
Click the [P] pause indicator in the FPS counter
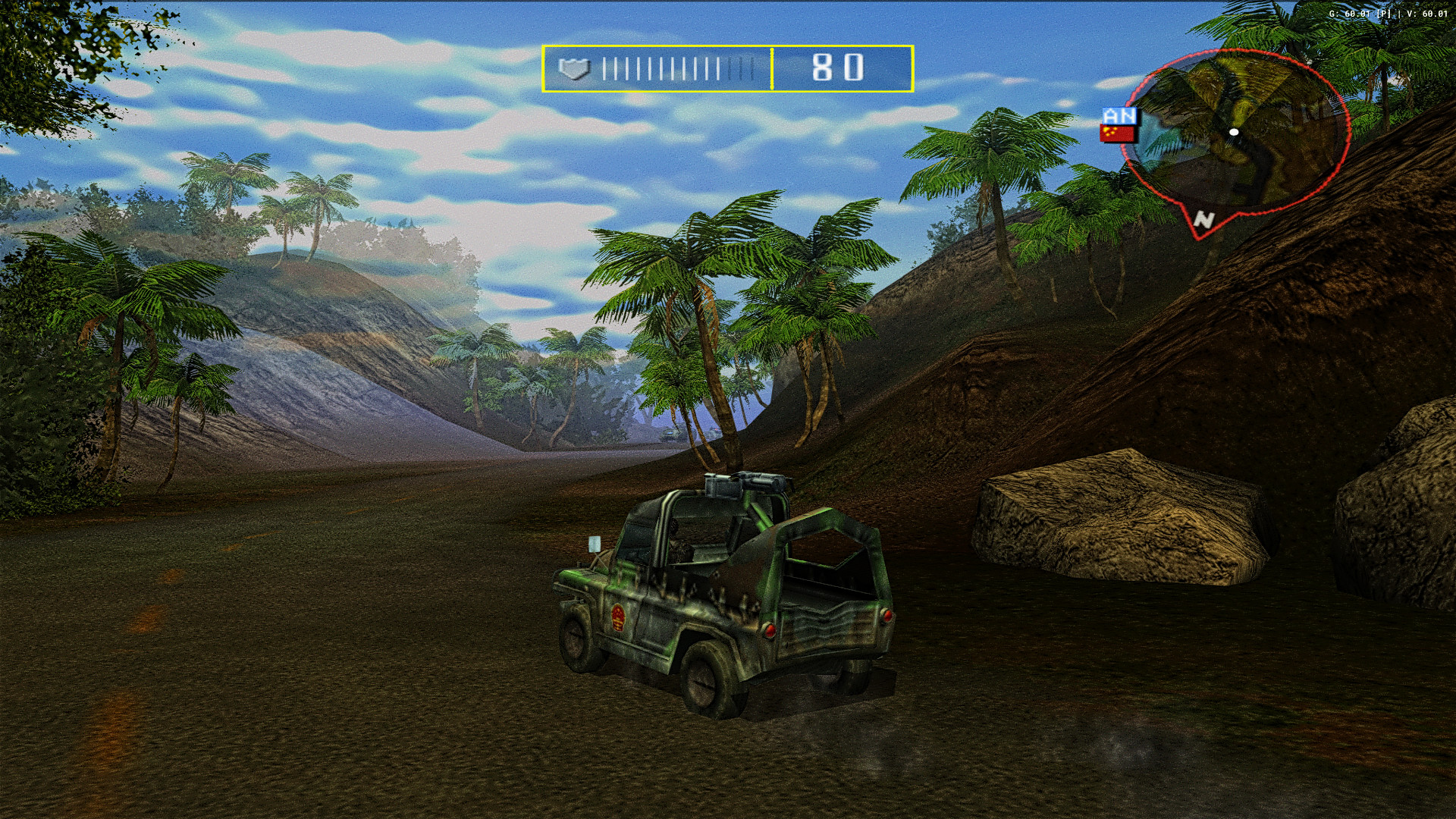1384,14
